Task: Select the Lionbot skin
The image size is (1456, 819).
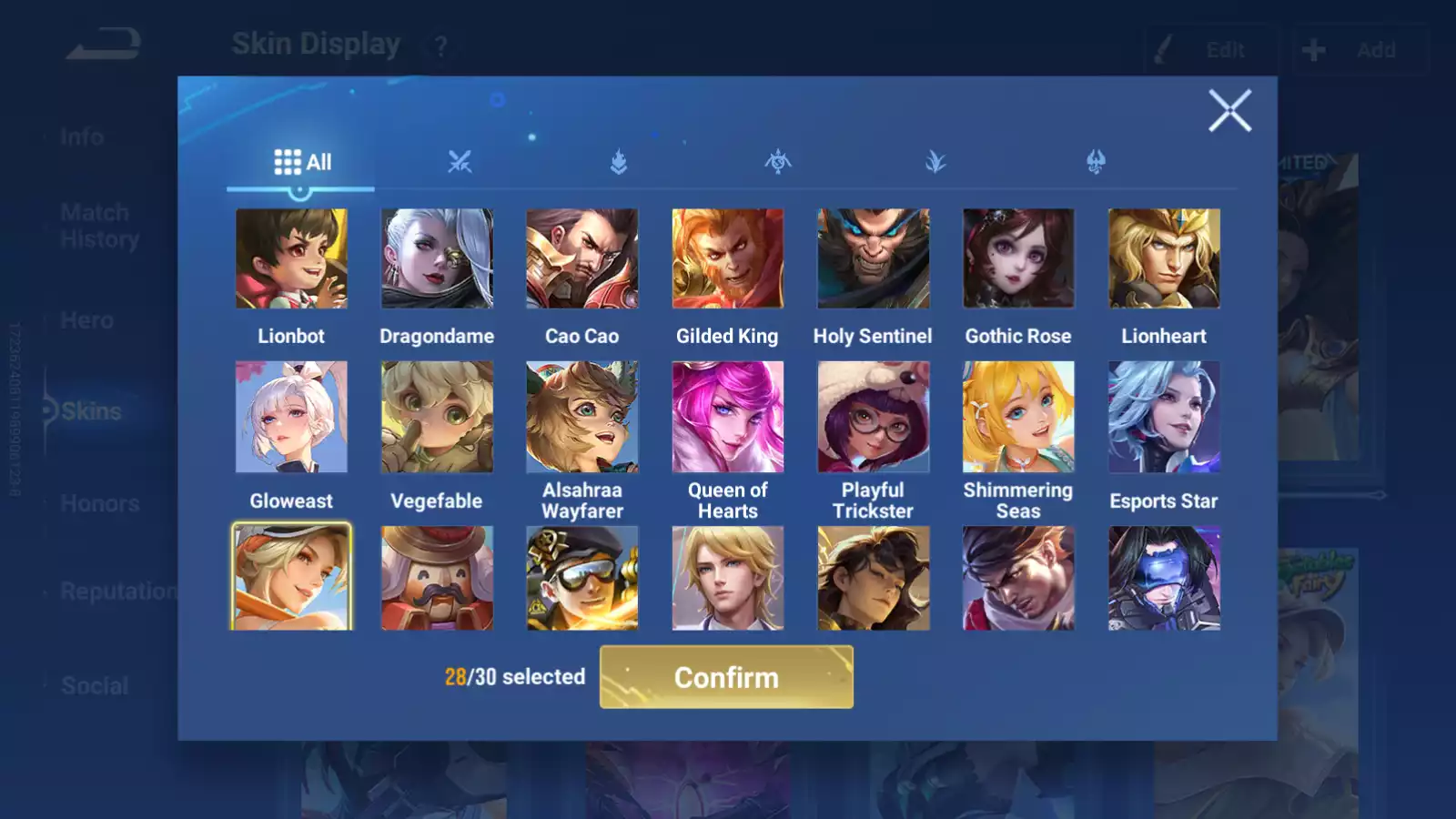Action: point(291,258)
